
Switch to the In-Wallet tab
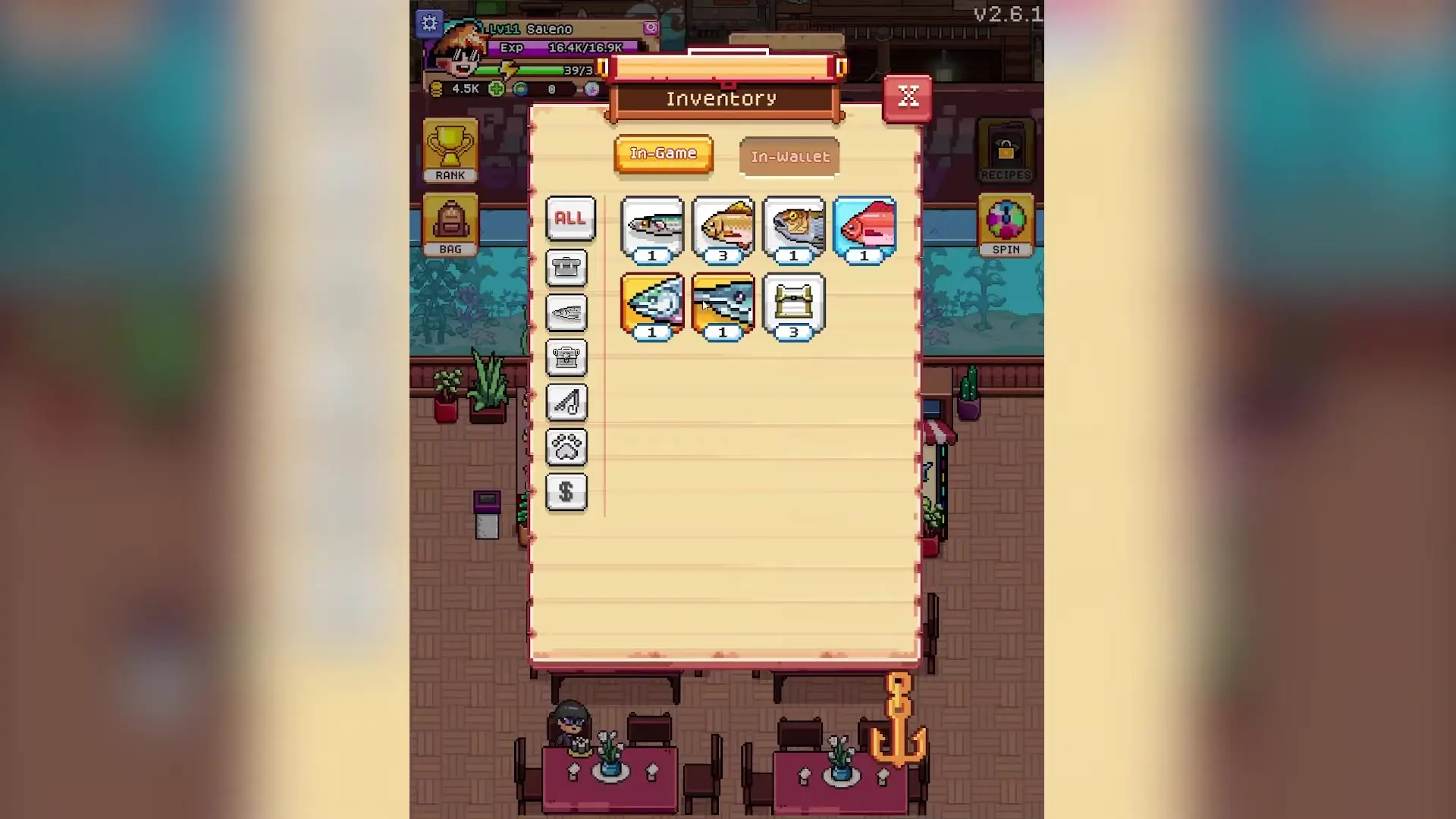[x=789, y=156]
